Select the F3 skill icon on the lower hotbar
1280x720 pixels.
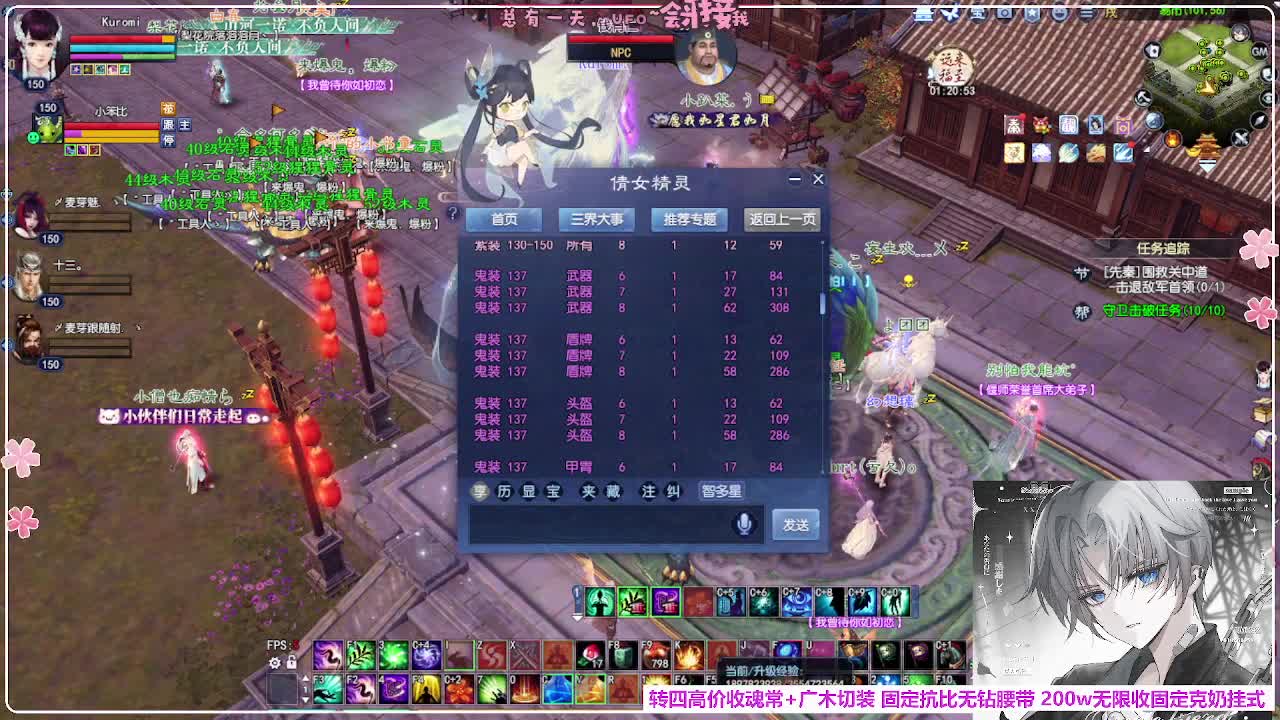click(x=329, y=689)
